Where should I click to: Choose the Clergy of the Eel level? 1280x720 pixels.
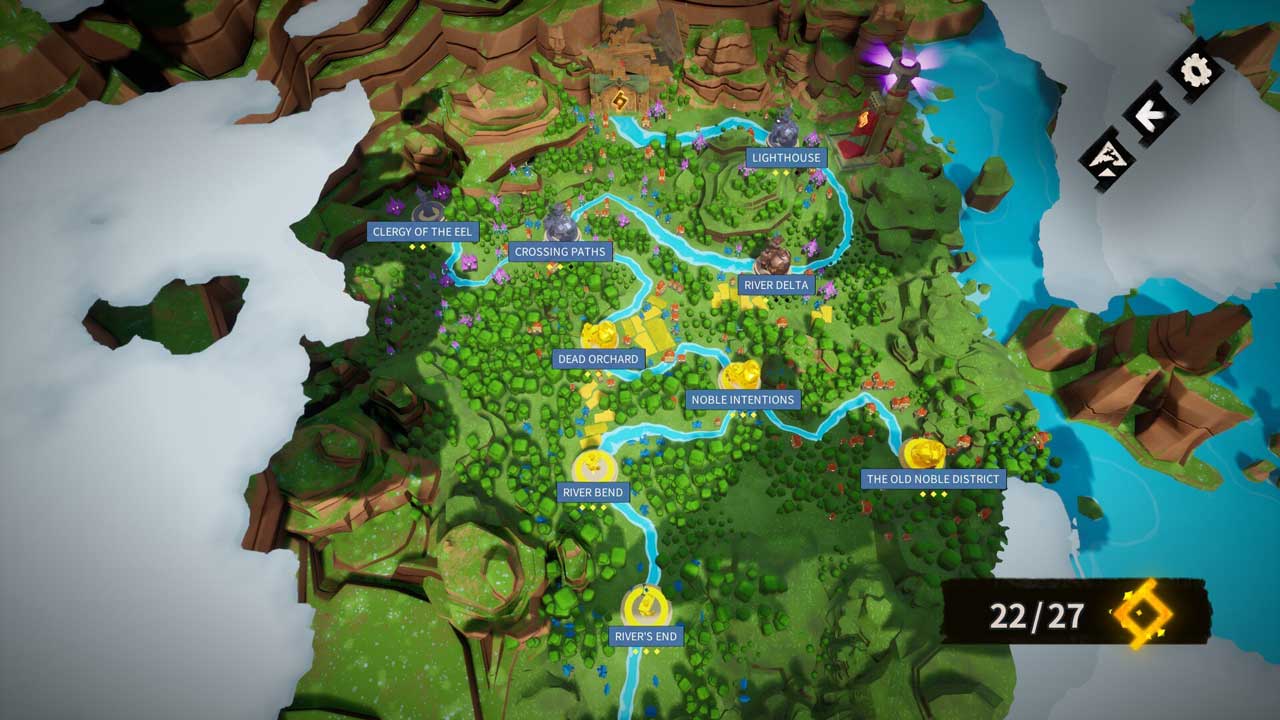422,232
